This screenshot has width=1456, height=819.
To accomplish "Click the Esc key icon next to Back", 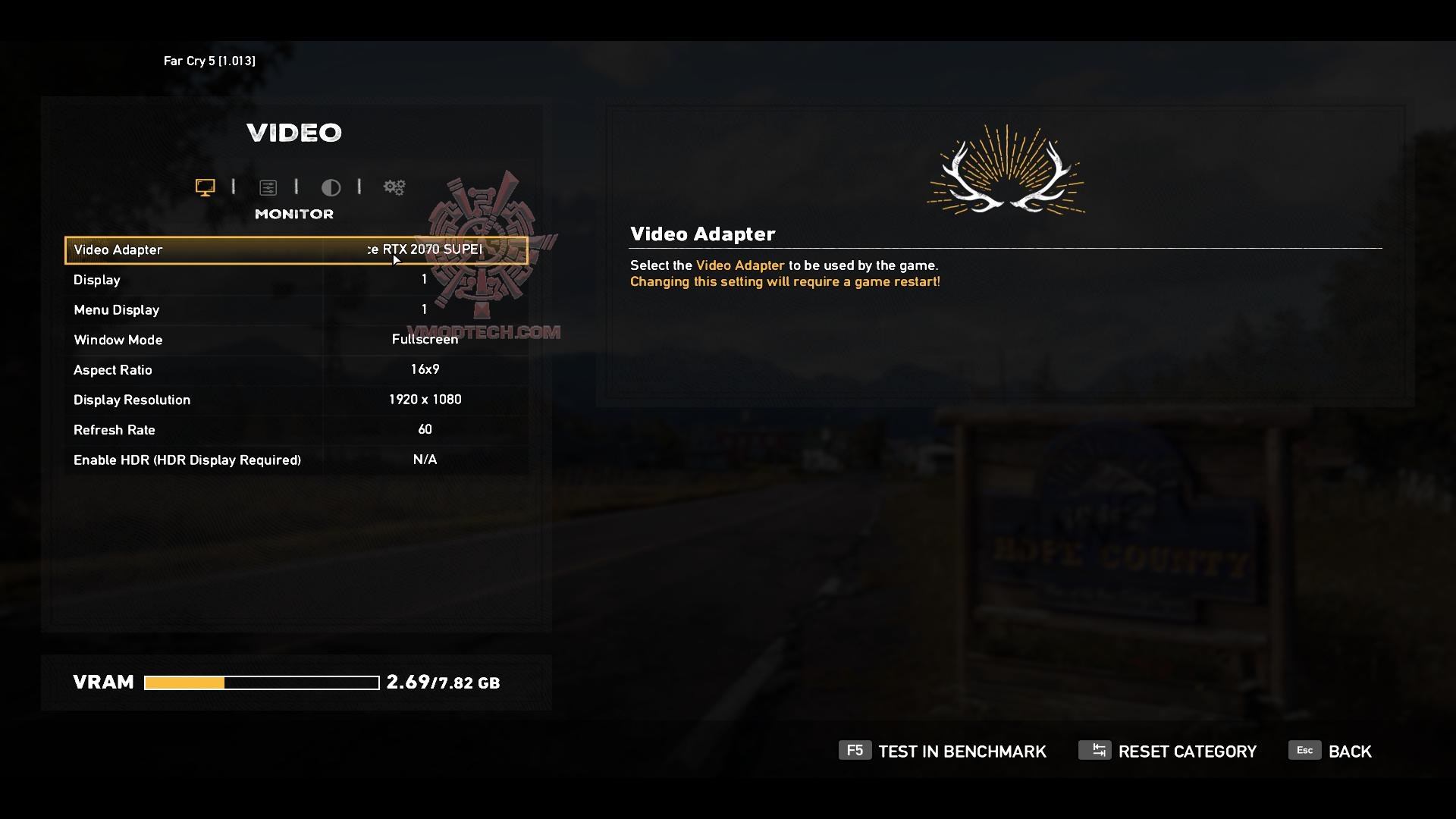I will (x=1305, y=750).
